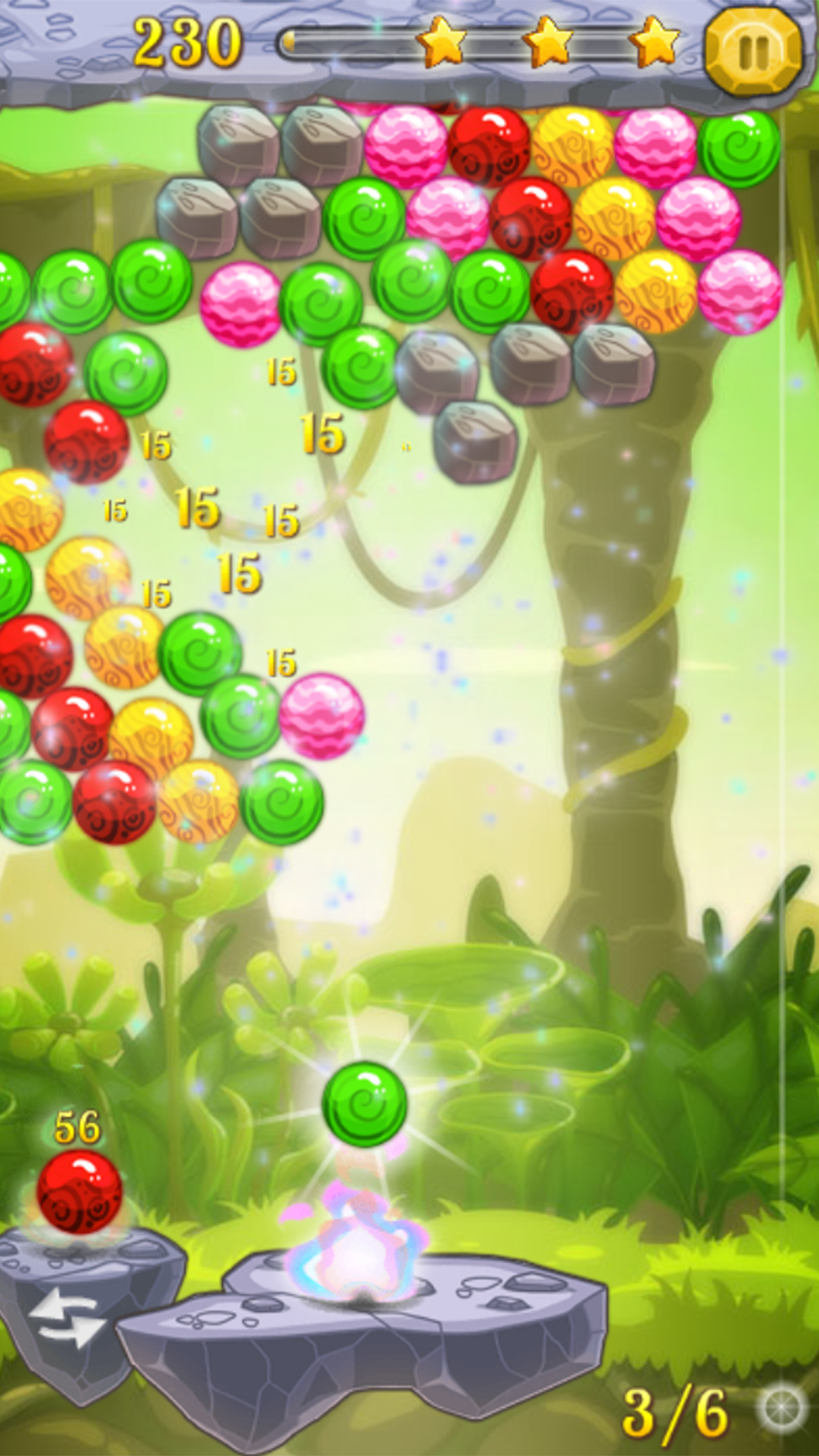Pause the game with the gold button
This screenshot has width=819, height=1456.
753,50
